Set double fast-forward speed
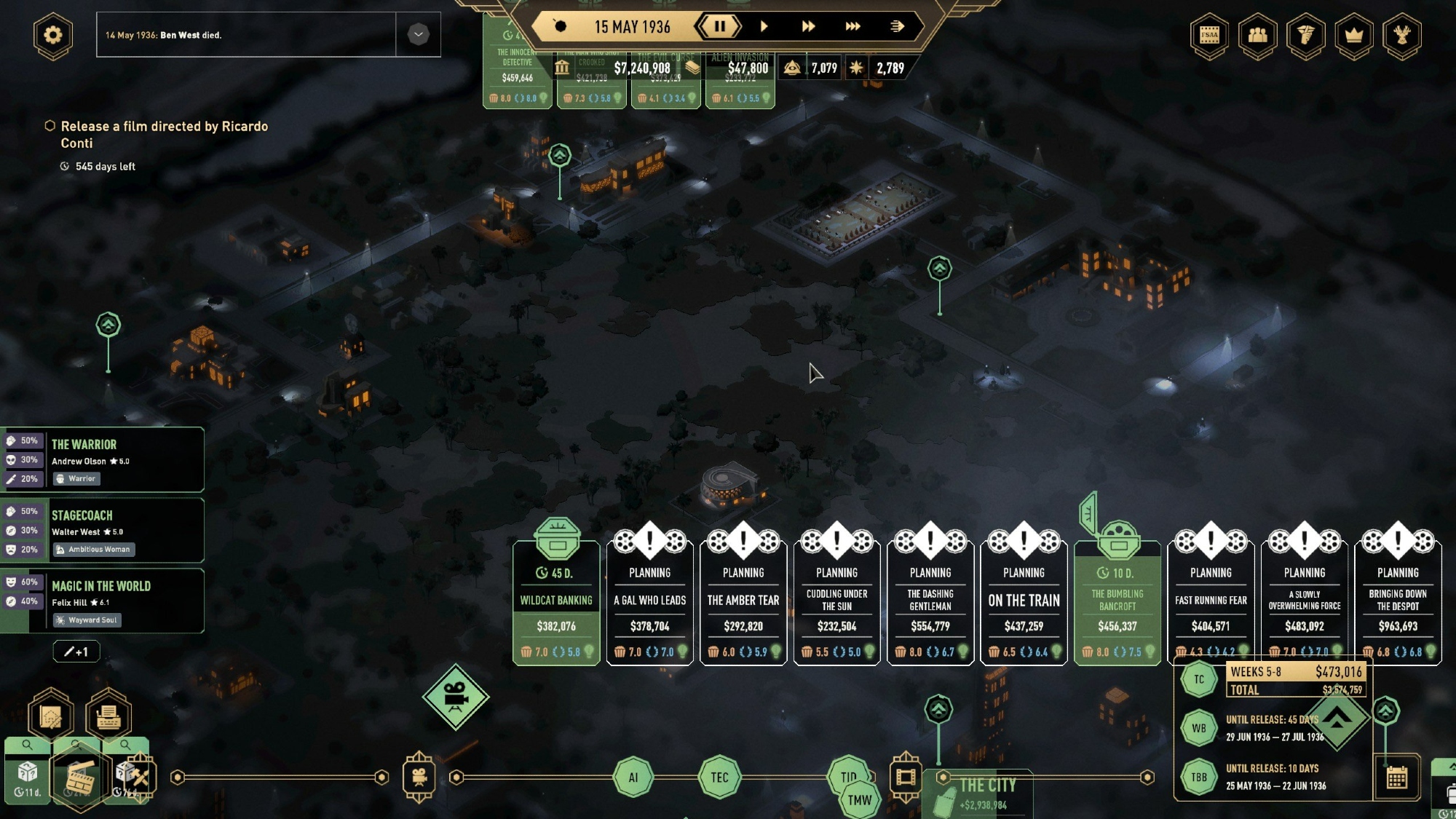The width and height of the screenshot is (1456, 819). point(808,27)
